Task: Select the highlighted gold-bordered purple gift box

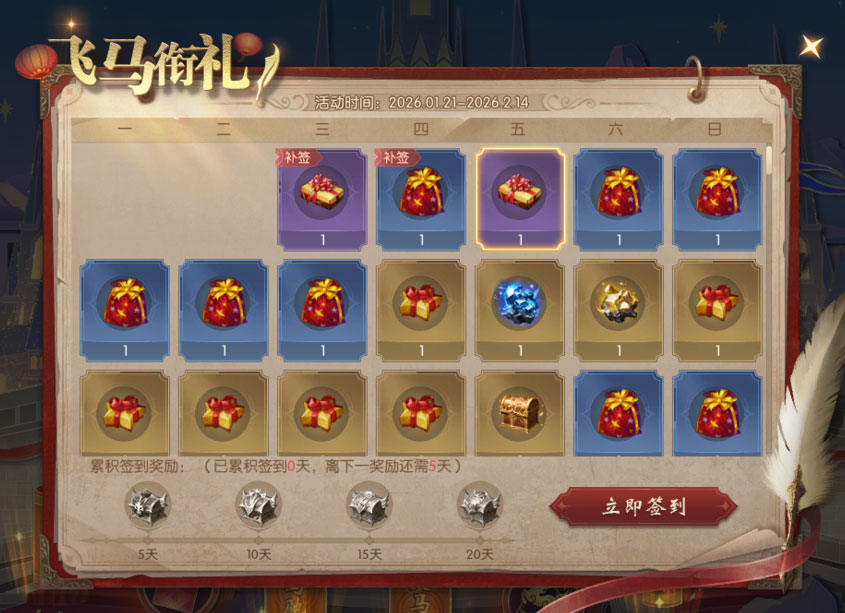Action: pyautogui.click(x=520, y=199)
